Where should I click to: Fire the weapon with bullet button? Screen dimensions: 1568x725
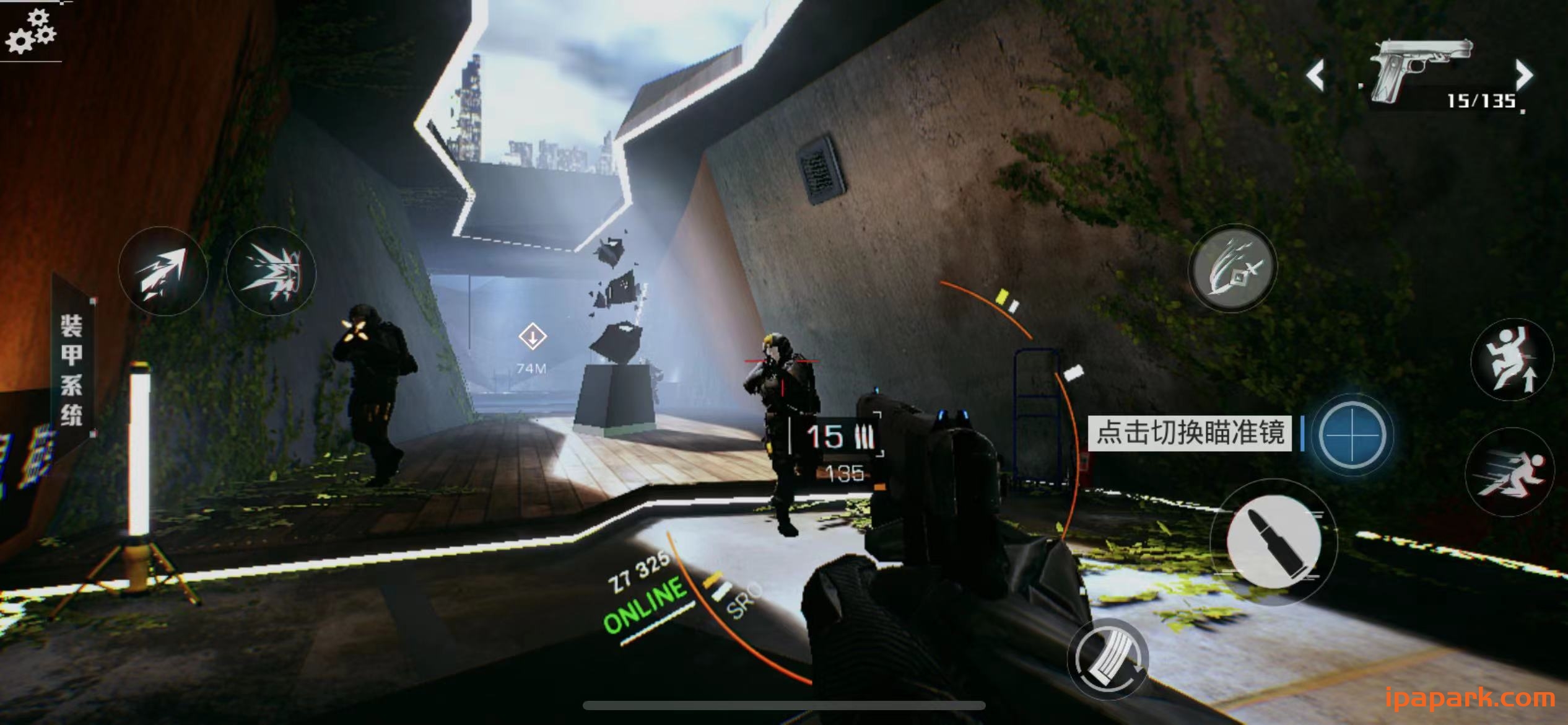click(x=1273, y=543)
